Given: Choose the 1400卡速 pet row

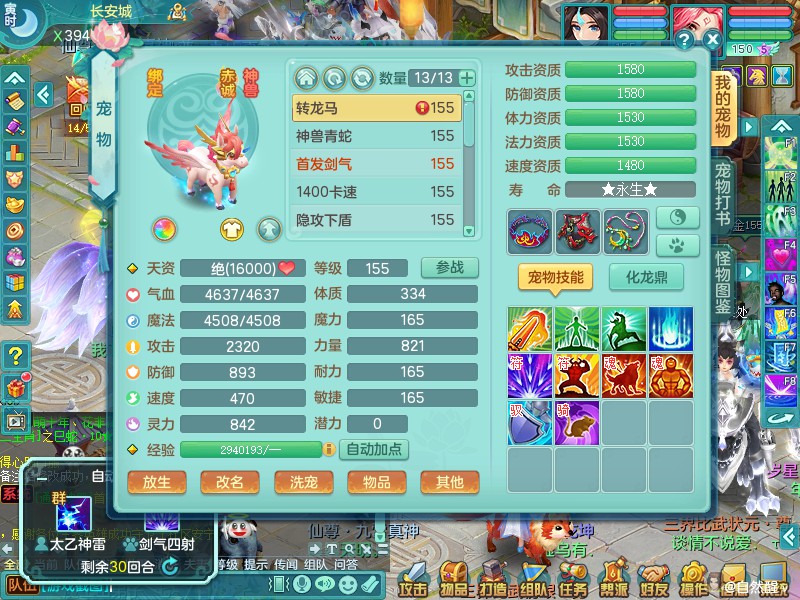Looking at the screenshot, I should pos(376,192).
